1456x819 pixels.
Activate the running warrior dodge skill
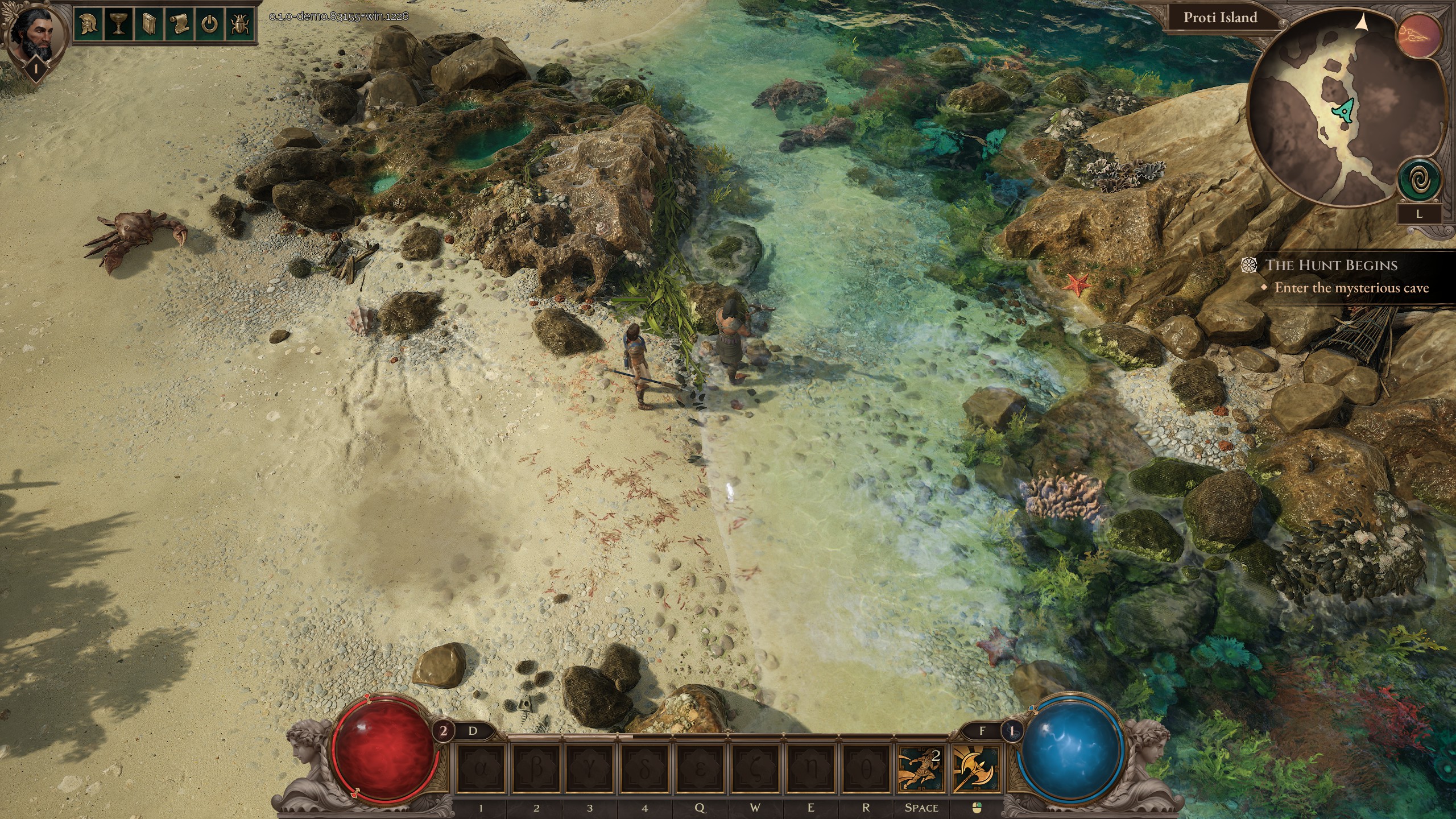(x=920, y=770)
